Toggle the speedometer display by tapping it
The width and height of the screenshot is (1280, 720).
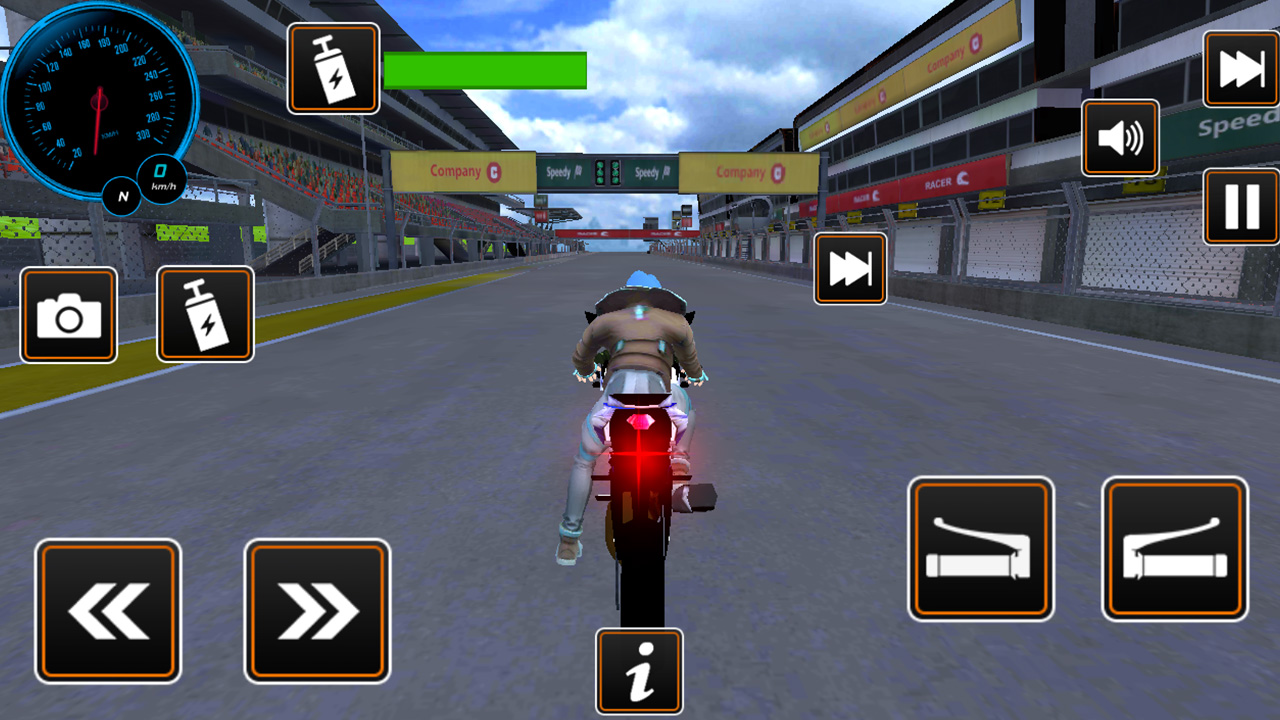(97, 95)
